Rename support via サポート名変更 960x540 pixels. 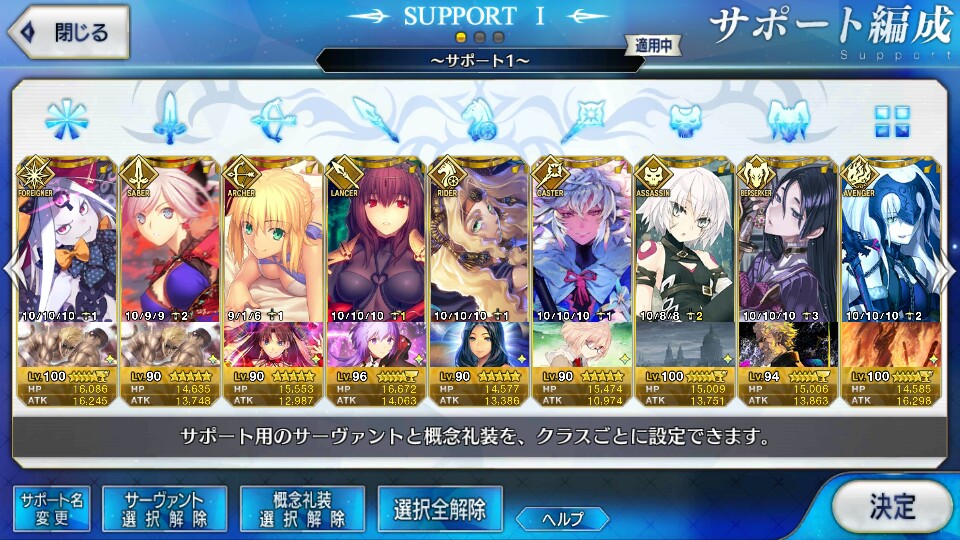51,509
